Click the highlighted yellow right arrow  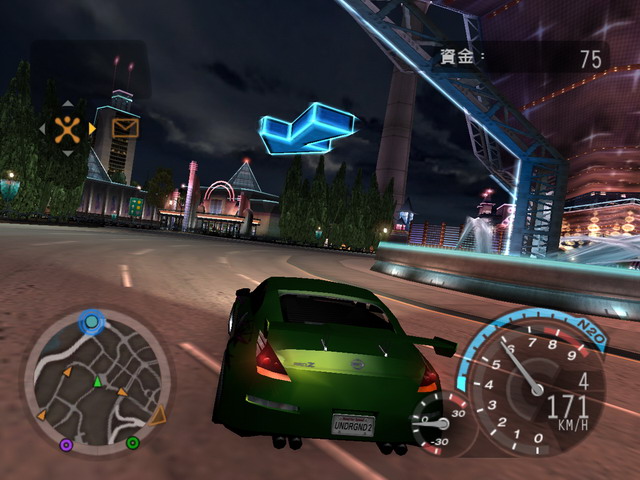click(92, 128)
